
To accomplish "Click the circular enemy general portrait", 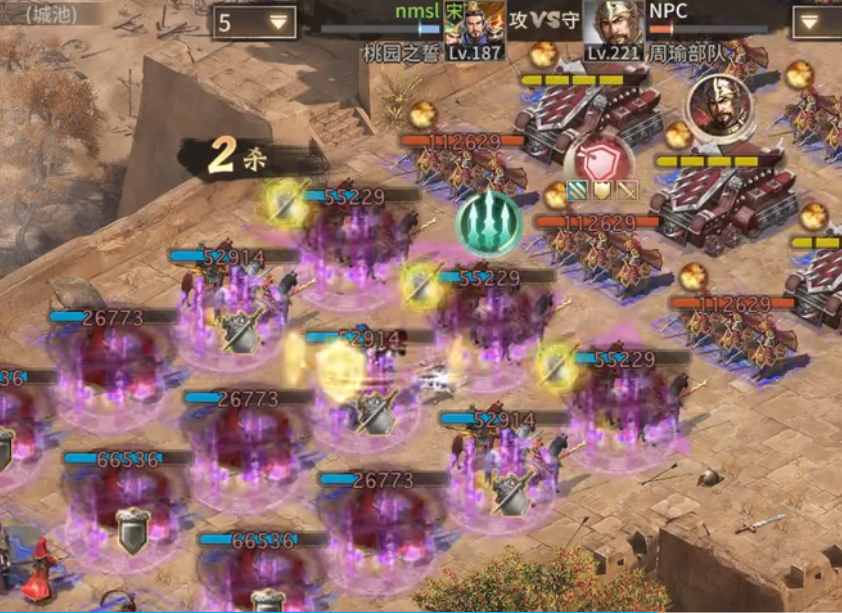I will pyautogui.click(x=719, y=105).
